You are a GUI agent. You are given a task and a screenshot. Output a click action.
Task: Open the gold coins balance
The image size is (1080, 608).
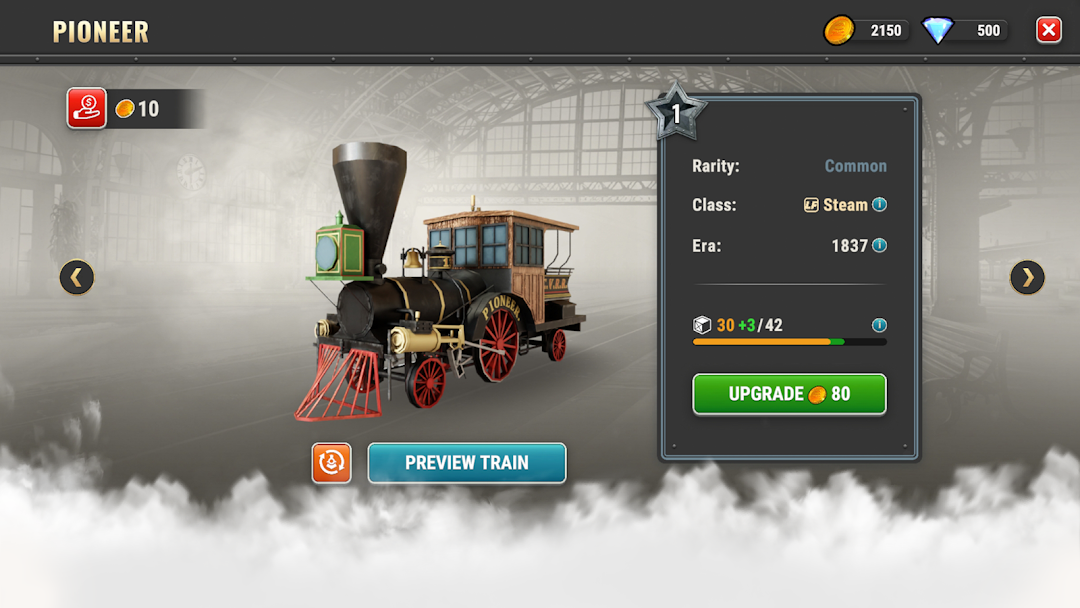pyautogui.click(x=866, y=30)
